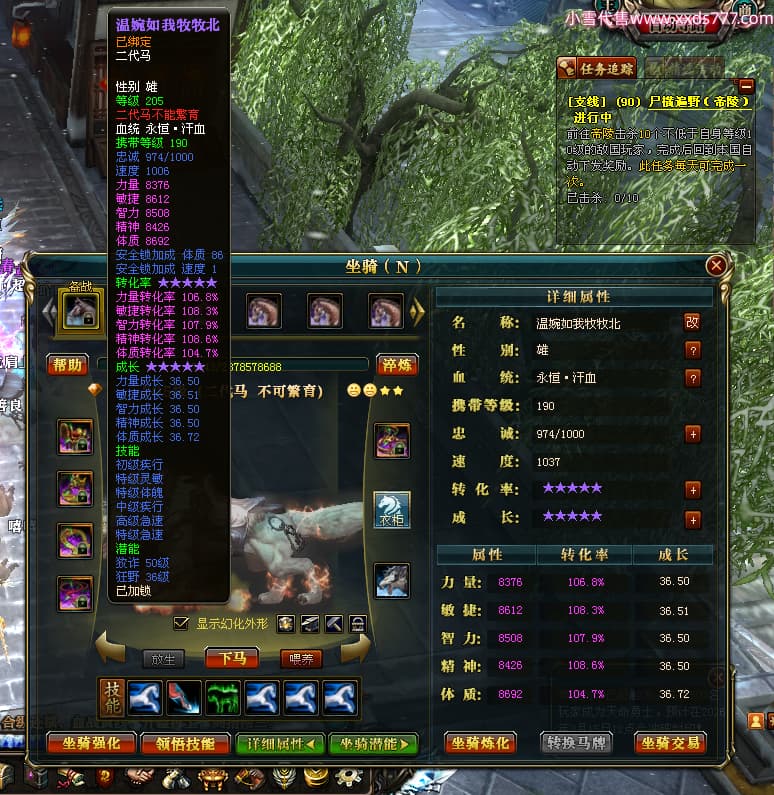This screenshot has width=774, height=795.
Task: Click the 帮助 help button
Action: (66, 365)
